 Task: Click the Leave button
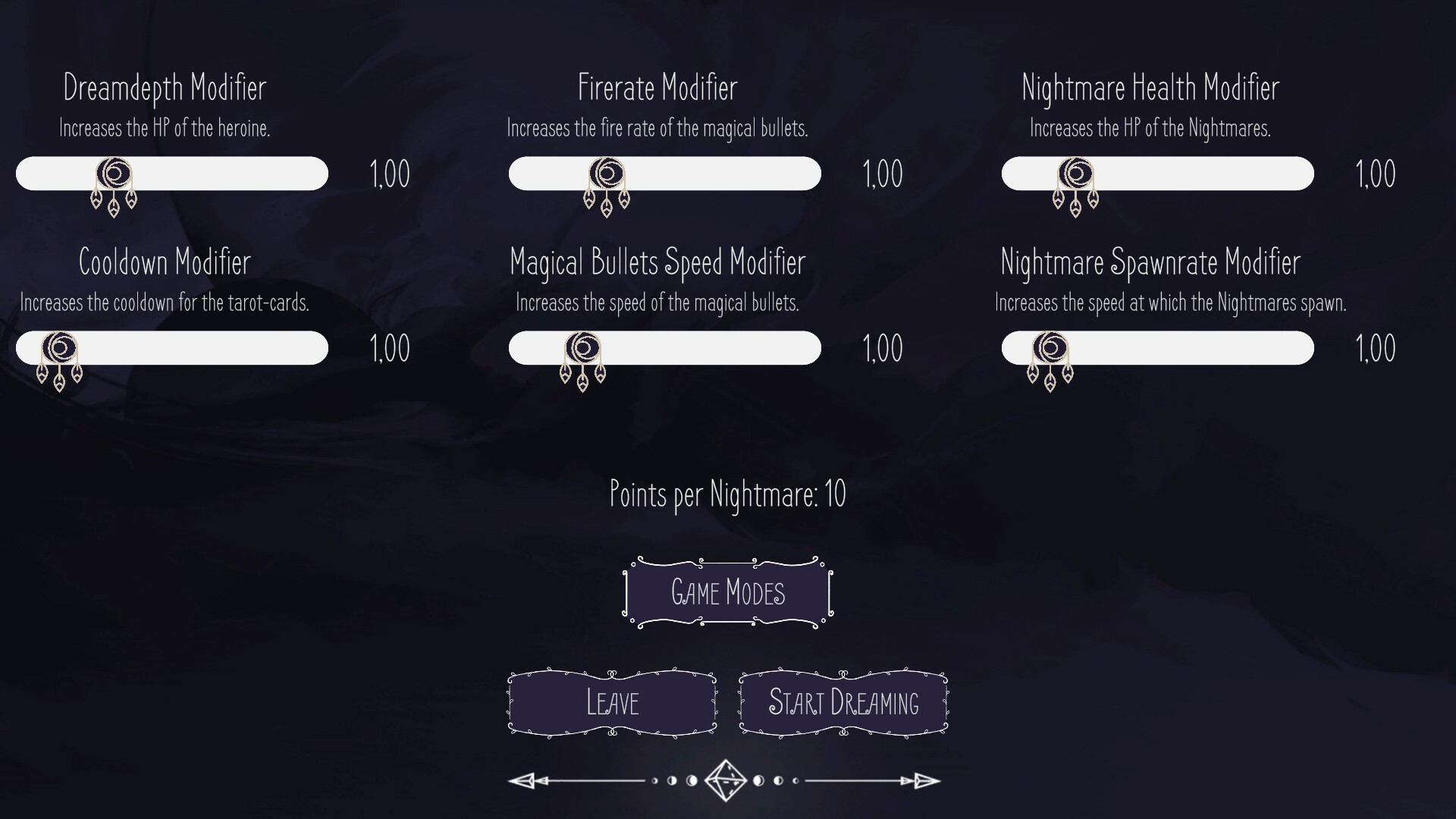coord(612,703)
